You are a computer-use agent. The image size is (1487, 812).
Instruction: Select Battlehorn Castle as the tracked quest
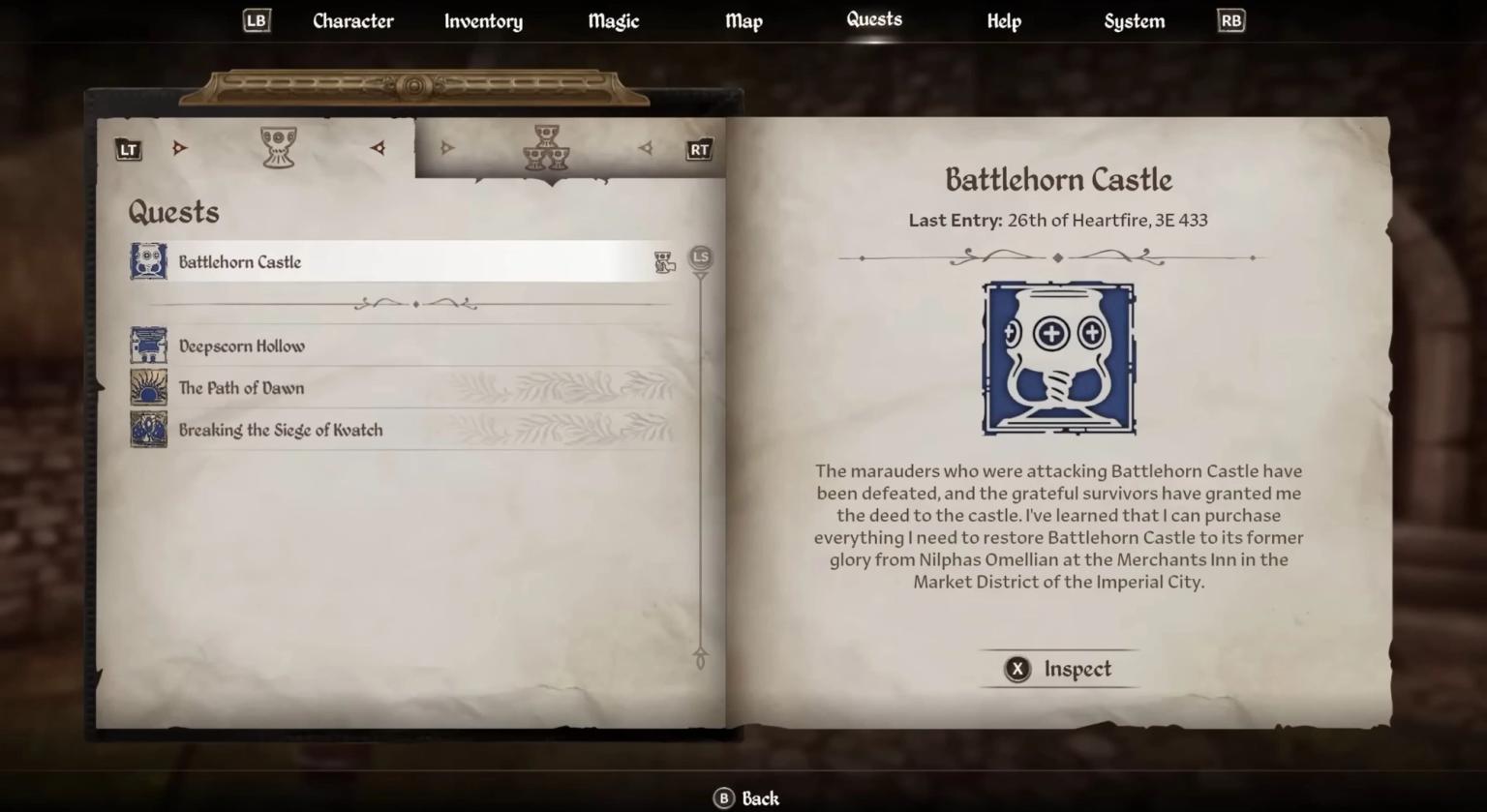(x=407, y=260)
